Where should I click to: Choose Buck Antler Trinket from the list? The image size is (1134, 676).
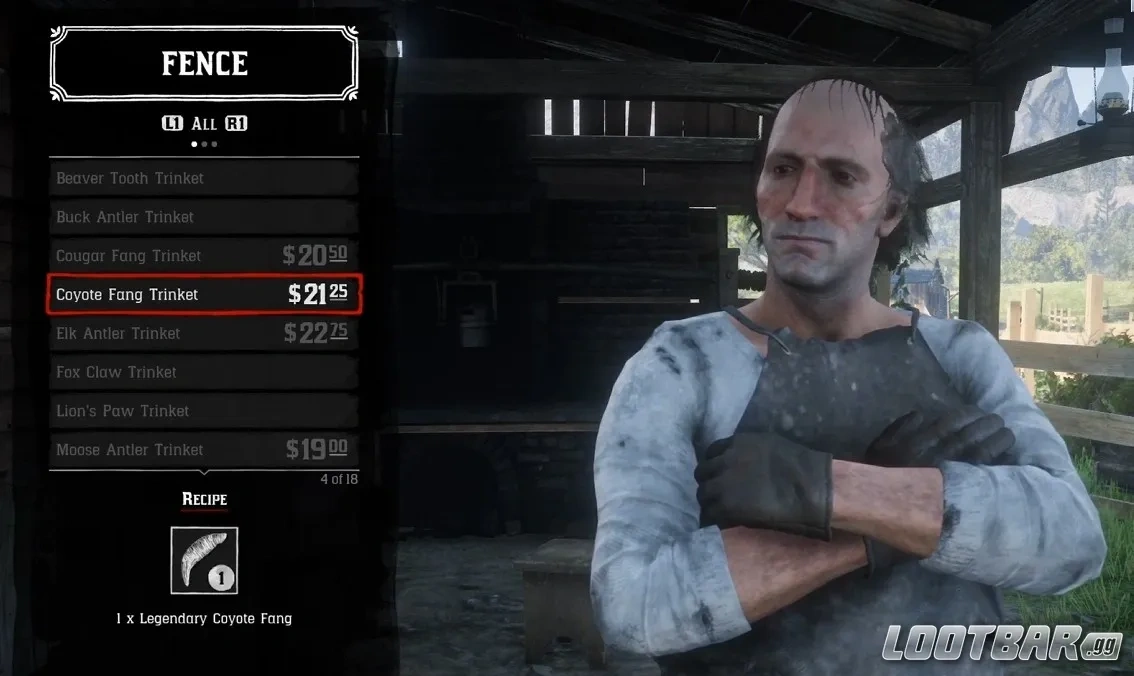tap(204, 217)
